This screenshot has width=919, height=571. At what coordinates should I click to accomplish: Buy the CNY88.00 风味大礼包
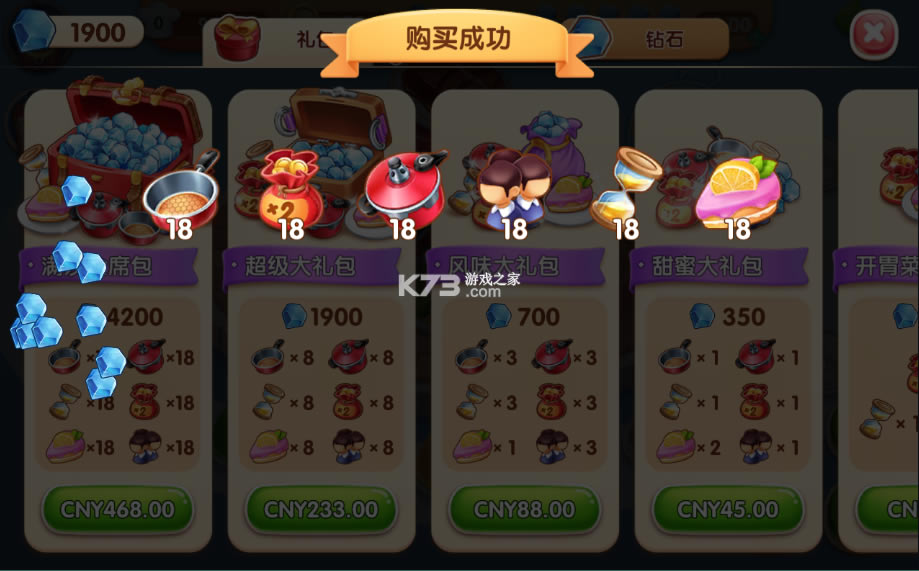(524, 510)
